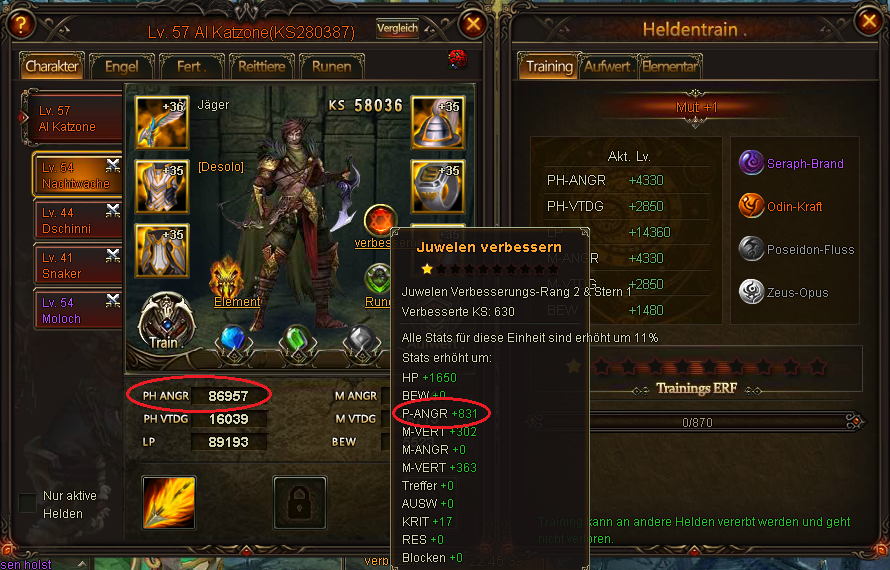This screenshot has height=570, width=890.
Task: Open the Train helmet button
Action: pos(163,320)
